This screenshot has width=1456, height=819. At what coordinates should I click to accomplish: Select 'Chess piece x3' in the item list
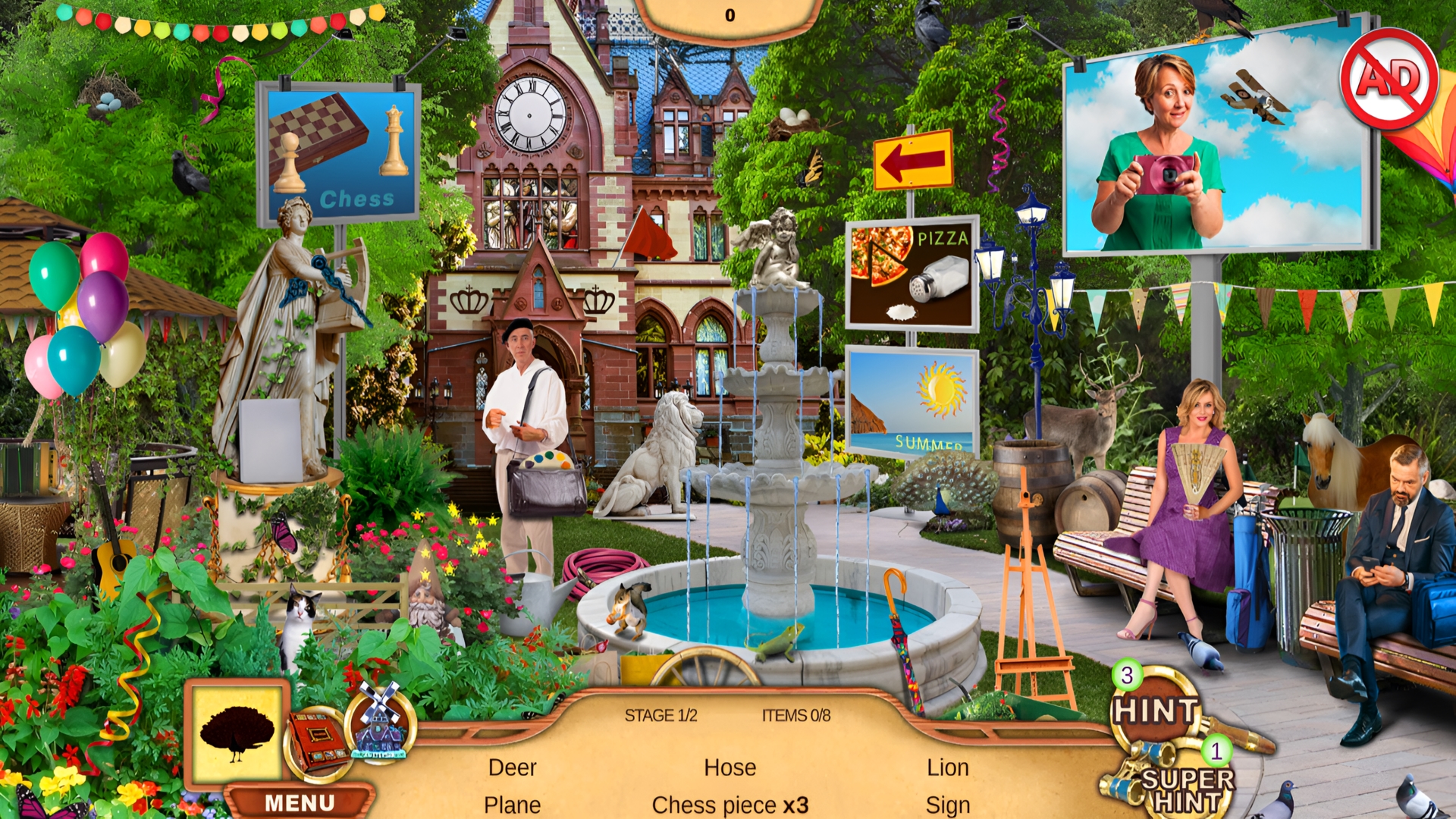[x=730, y=805]
